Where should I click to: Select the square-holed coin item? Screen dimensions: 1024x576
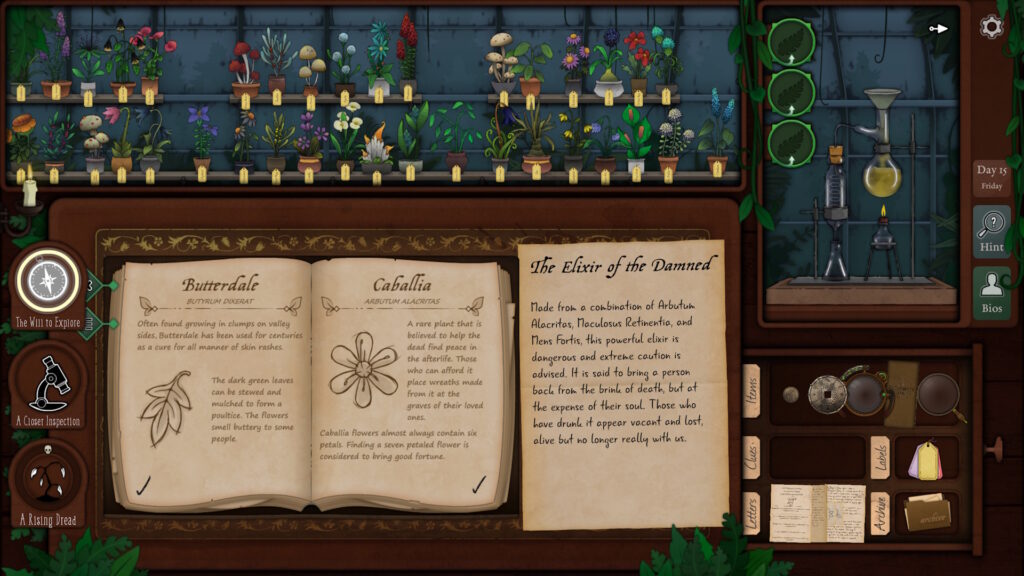click(x=827, y=394)
